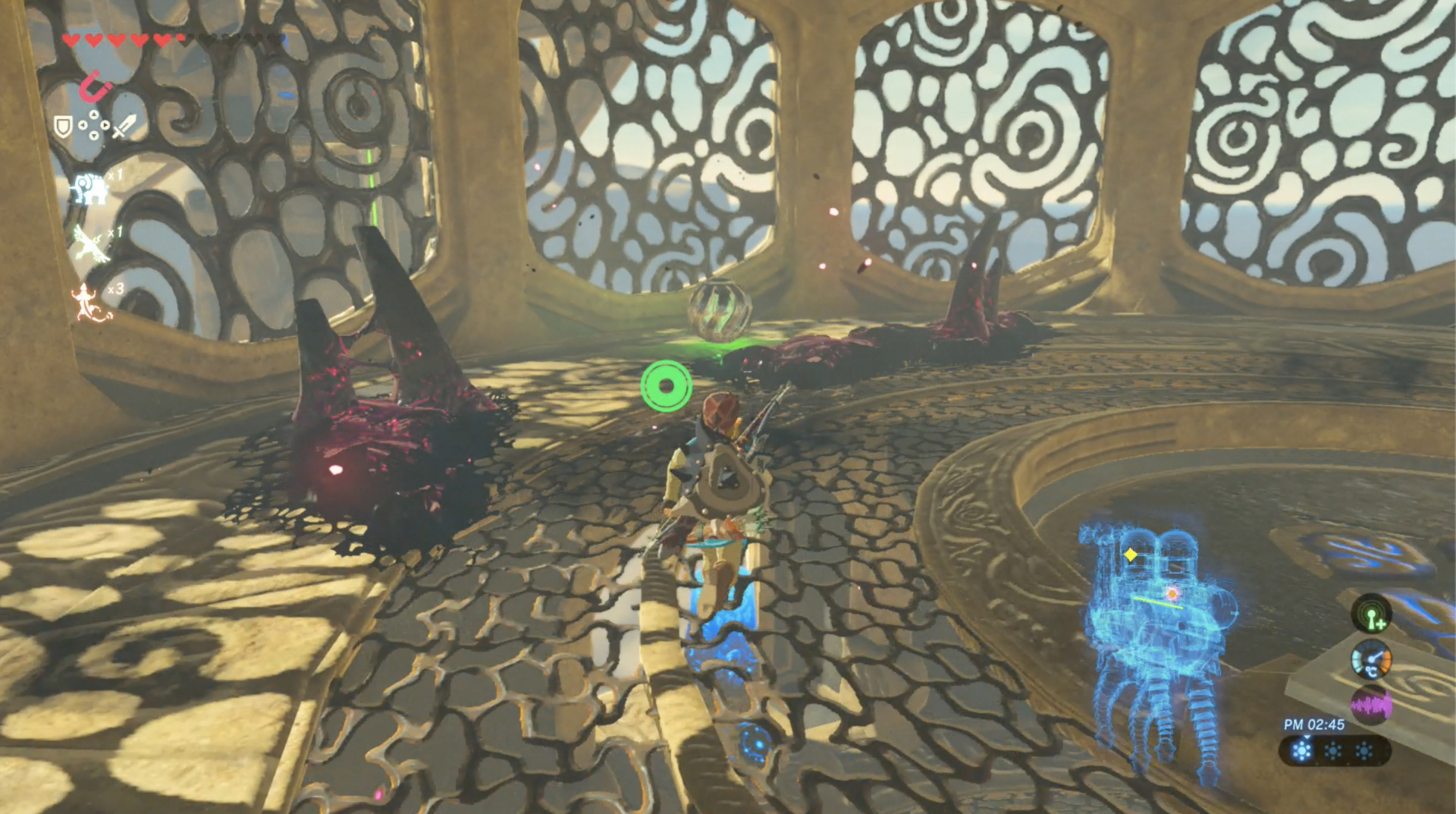
Task: Click the D-pad selector icon
Action: tap(94, 124)
